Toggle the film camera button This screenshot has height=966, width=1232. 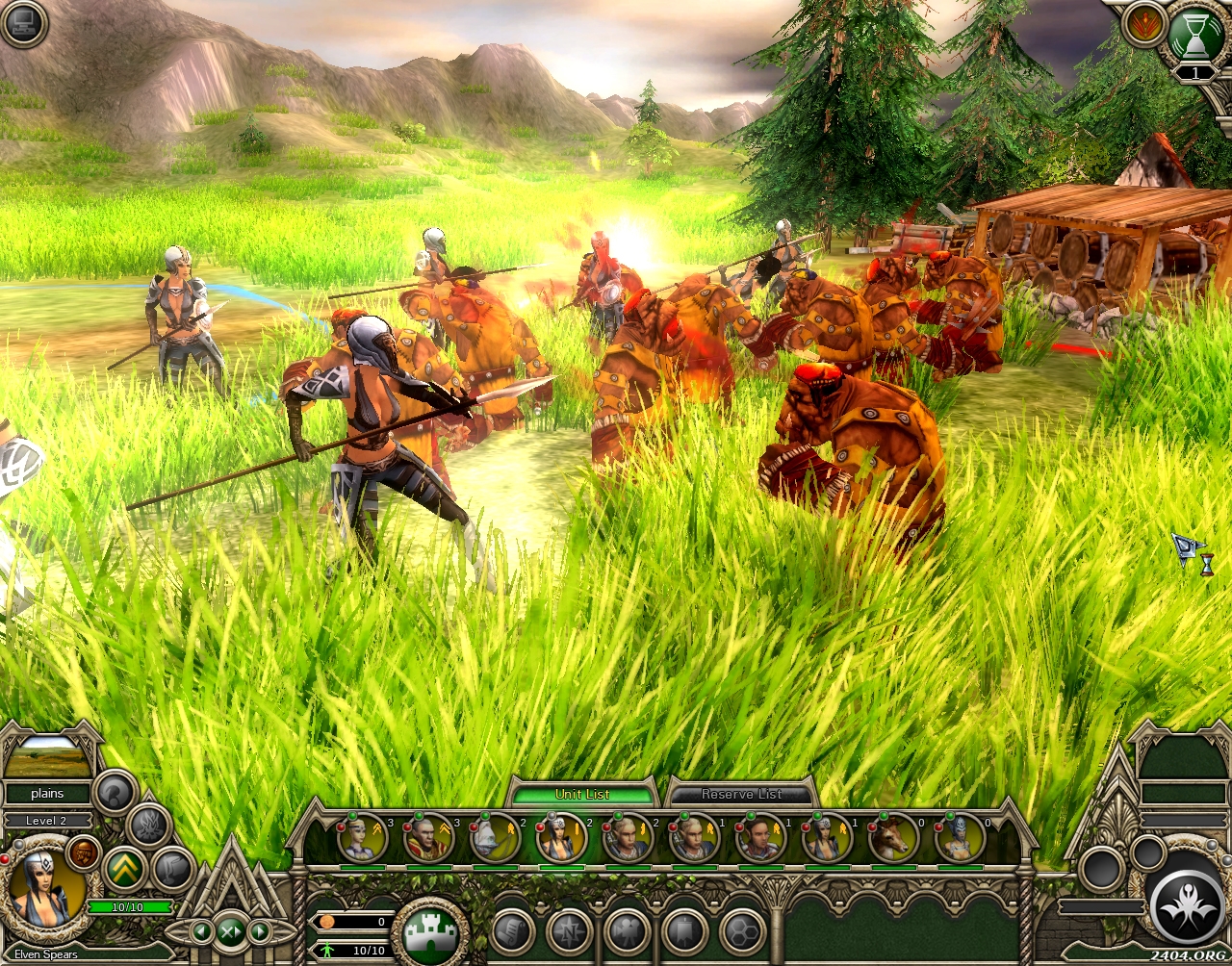pos(628,931)
